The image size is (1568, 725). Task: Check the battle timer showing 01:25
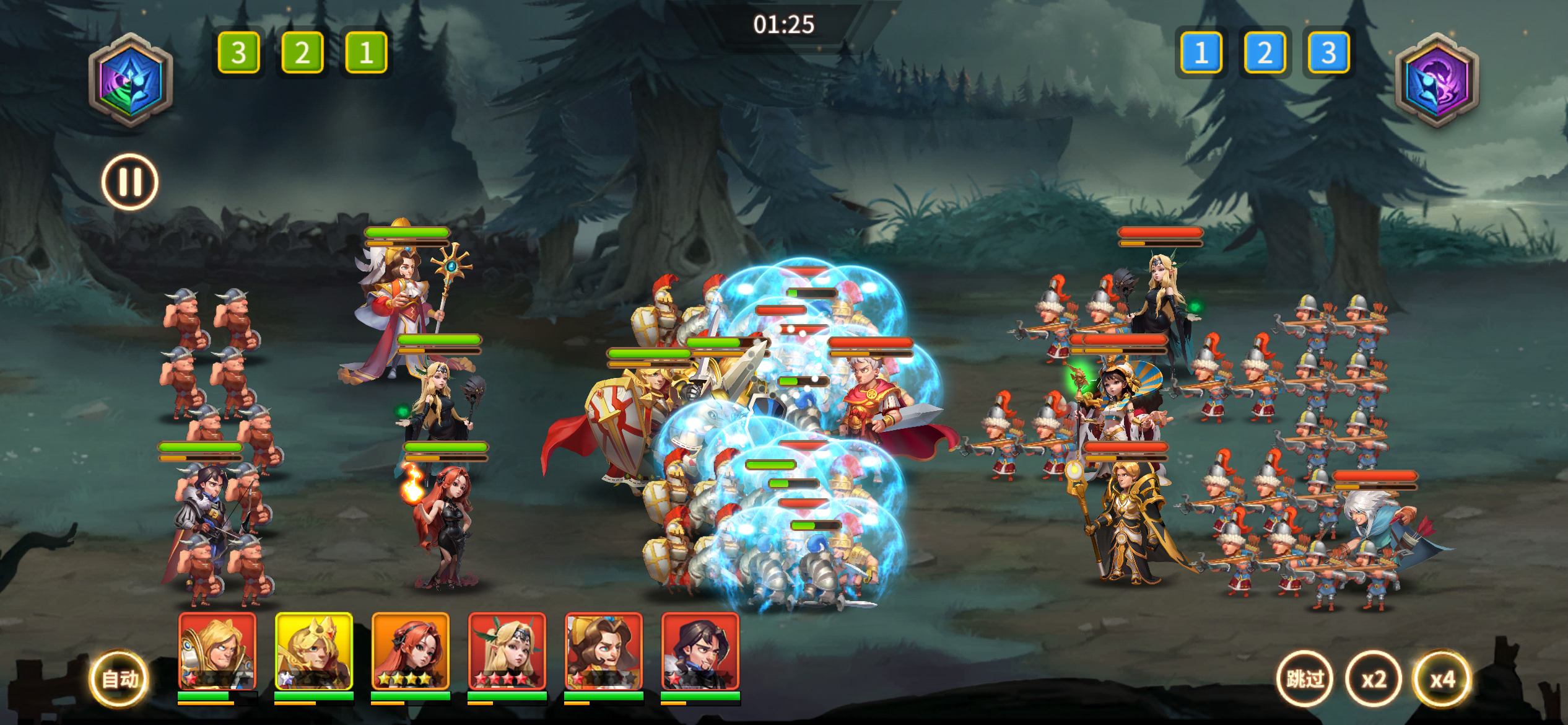coord(784,25)
